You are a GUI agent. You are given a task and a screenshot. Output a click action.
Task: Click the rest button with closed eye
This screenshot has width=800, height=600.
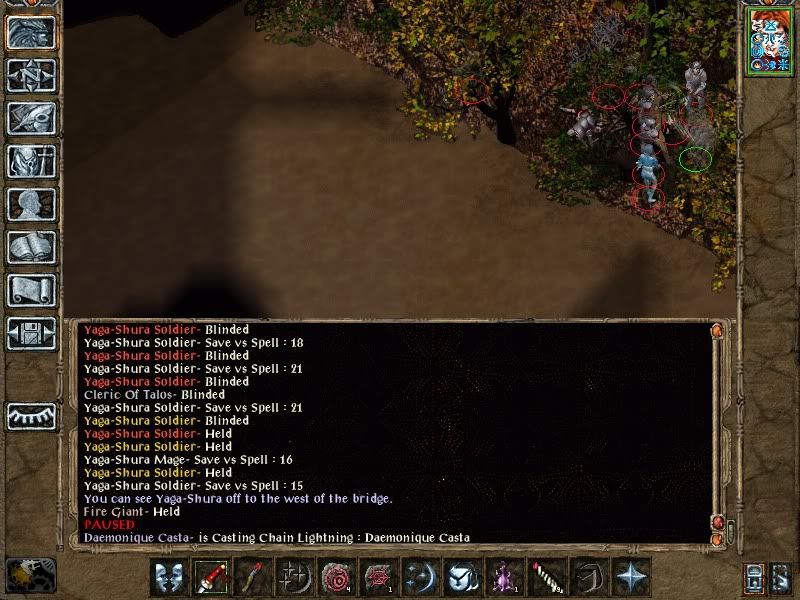coord(31,415)
